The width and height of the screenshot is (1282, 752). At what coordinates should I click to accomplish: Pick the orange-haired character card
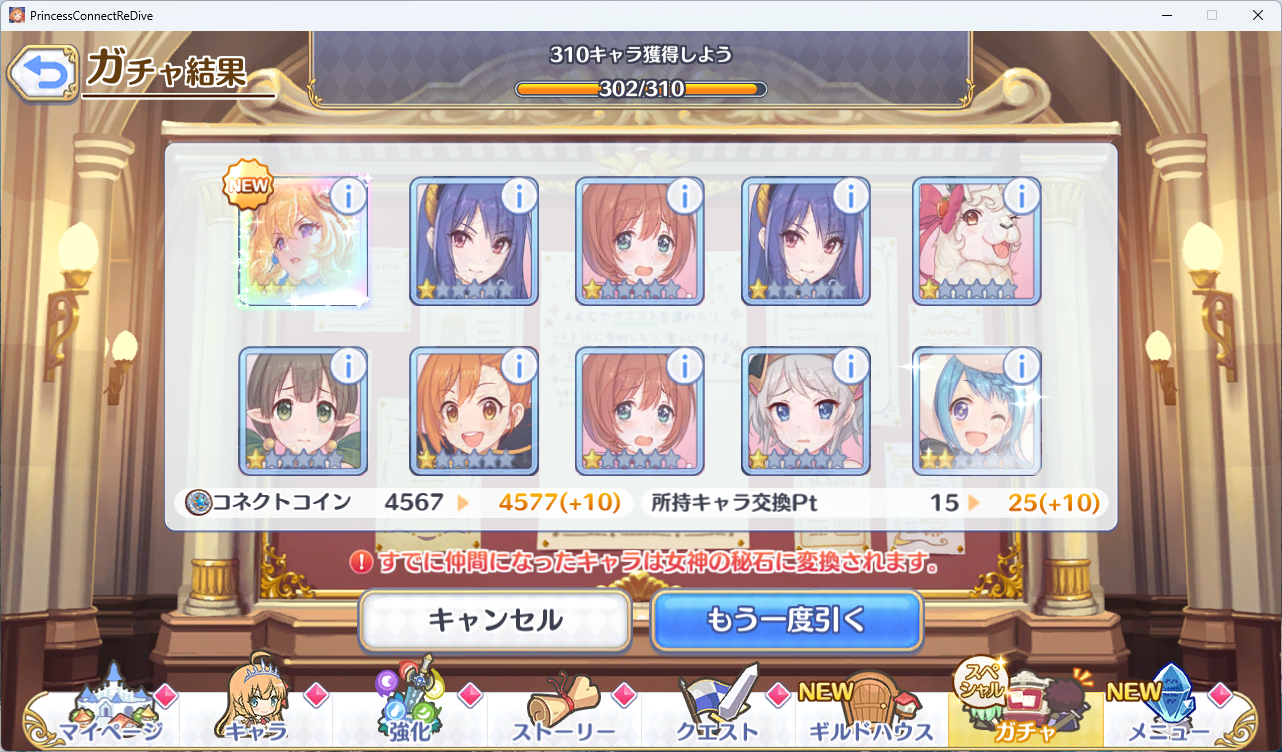474,412
